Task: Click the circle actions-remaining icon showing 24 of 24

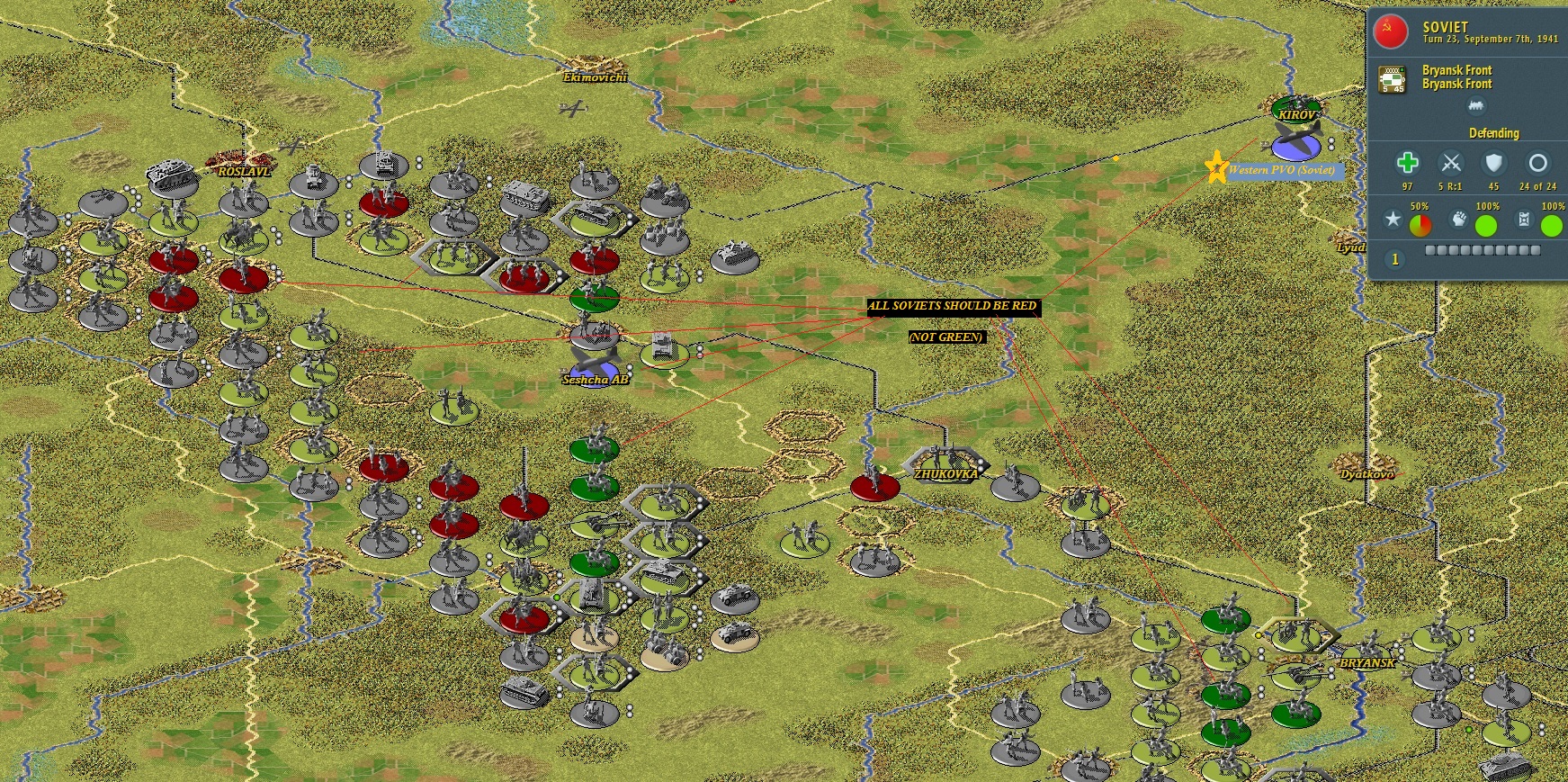Action: (x=1539, y=163)
